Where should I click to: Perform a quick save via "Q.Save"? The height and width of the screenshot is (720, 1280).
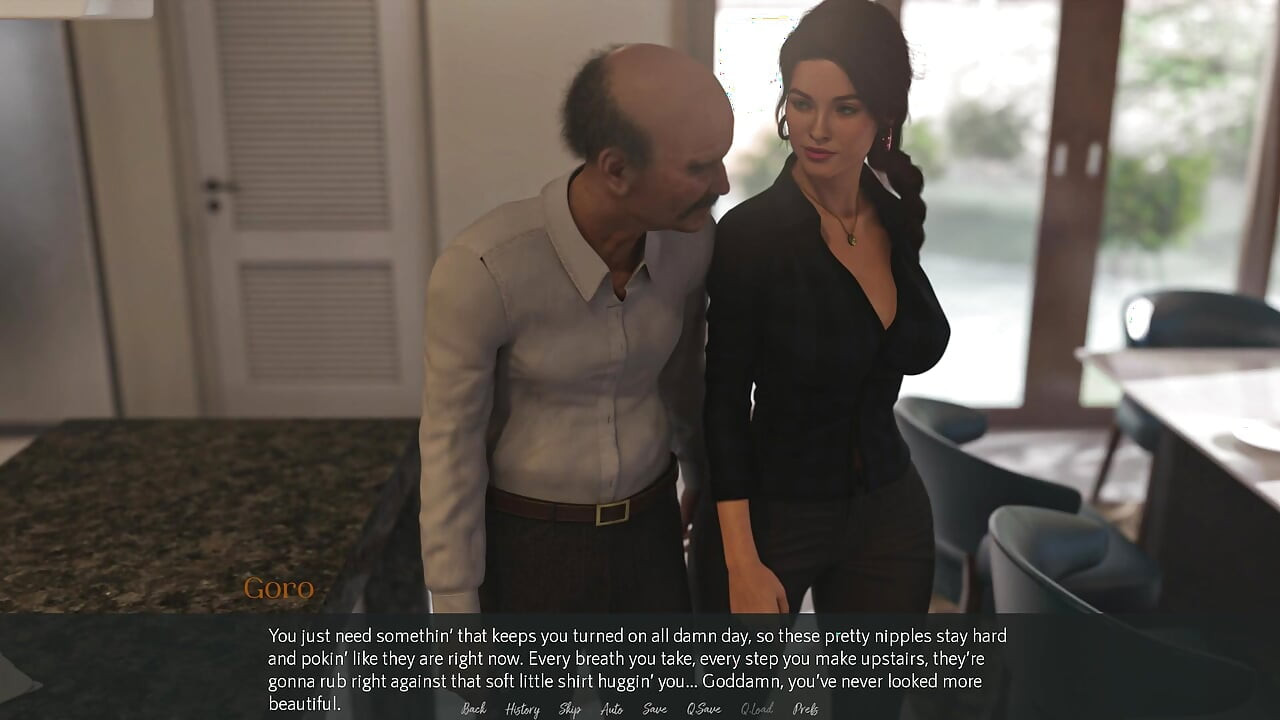click(704, 709)
